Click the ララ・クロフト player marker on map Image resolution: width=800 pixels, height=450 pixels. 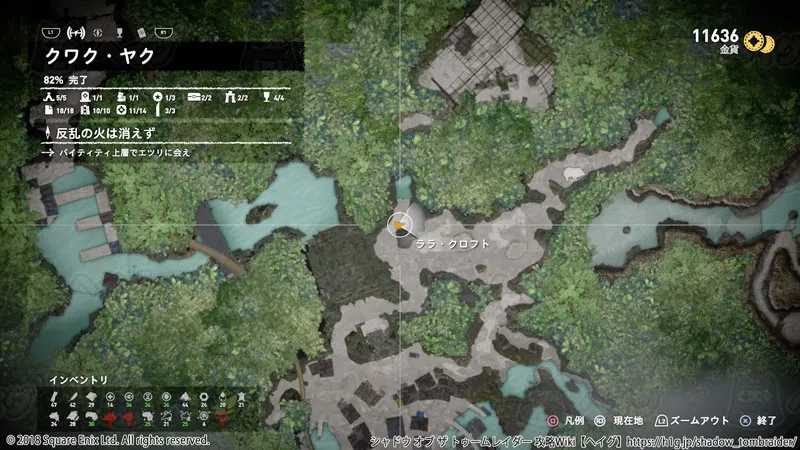click(x=399, y=226)
